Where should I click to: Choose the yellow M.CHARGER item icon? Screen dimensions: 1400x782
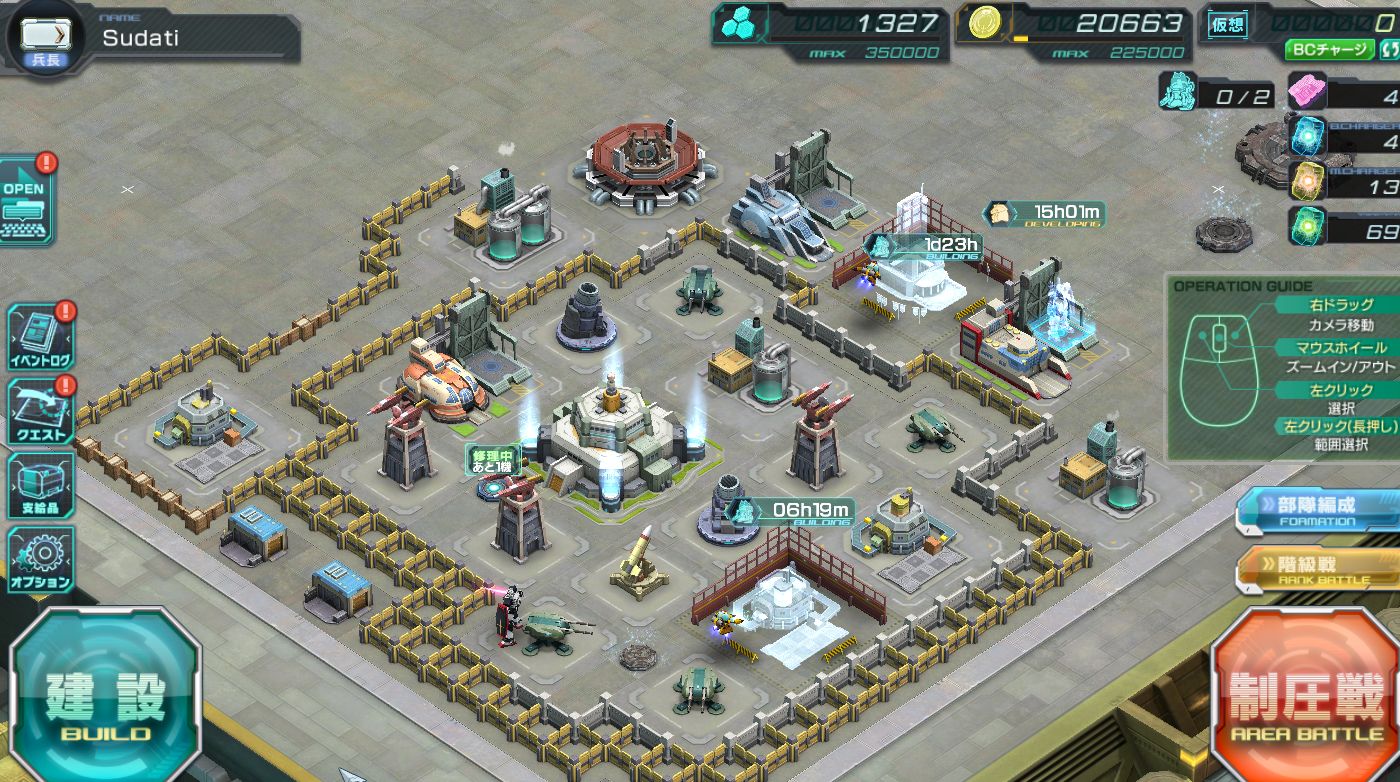pyautogui.click(x=1306, y=181)
